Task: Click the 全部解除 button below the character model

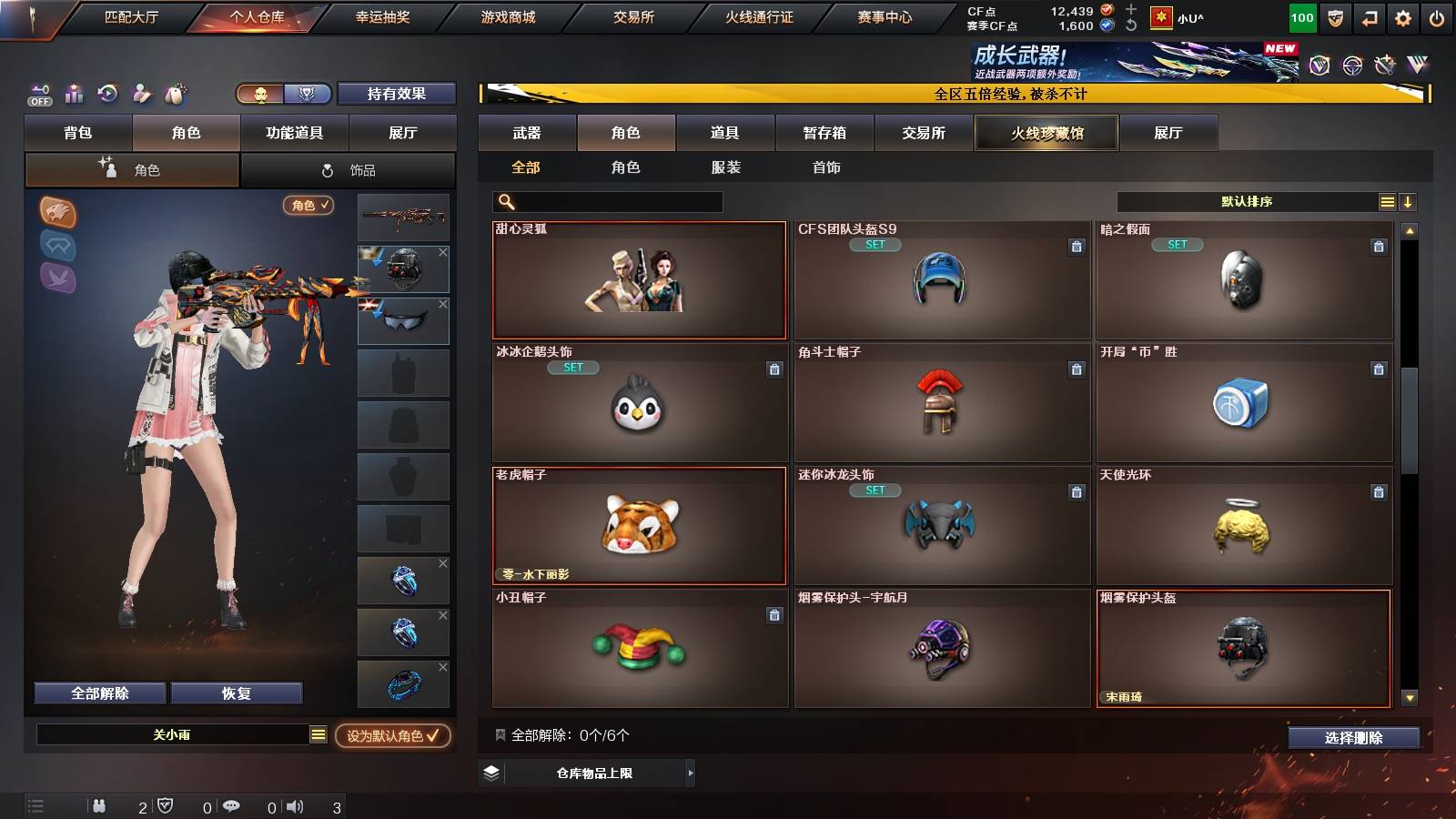Action: click(x=98, y=693)
